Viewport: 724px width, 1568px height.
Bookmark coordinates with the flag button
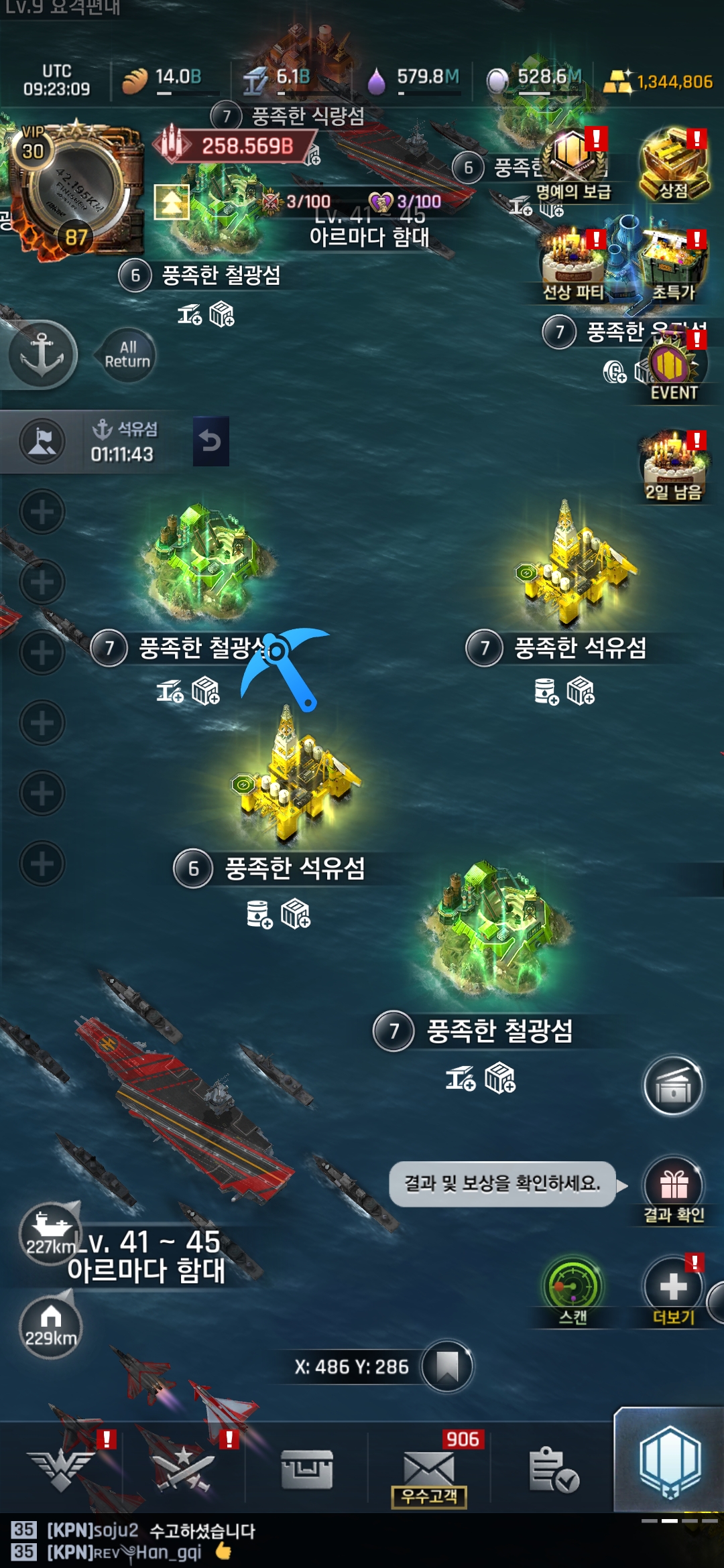click(447, 1366)
